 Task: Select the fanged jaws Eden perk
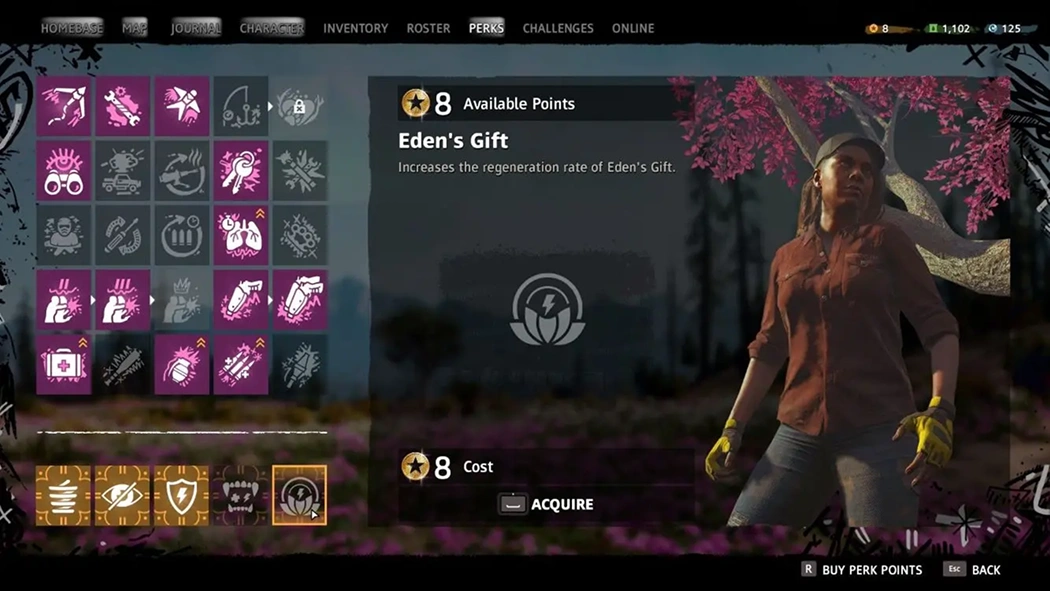coord(240,495)
